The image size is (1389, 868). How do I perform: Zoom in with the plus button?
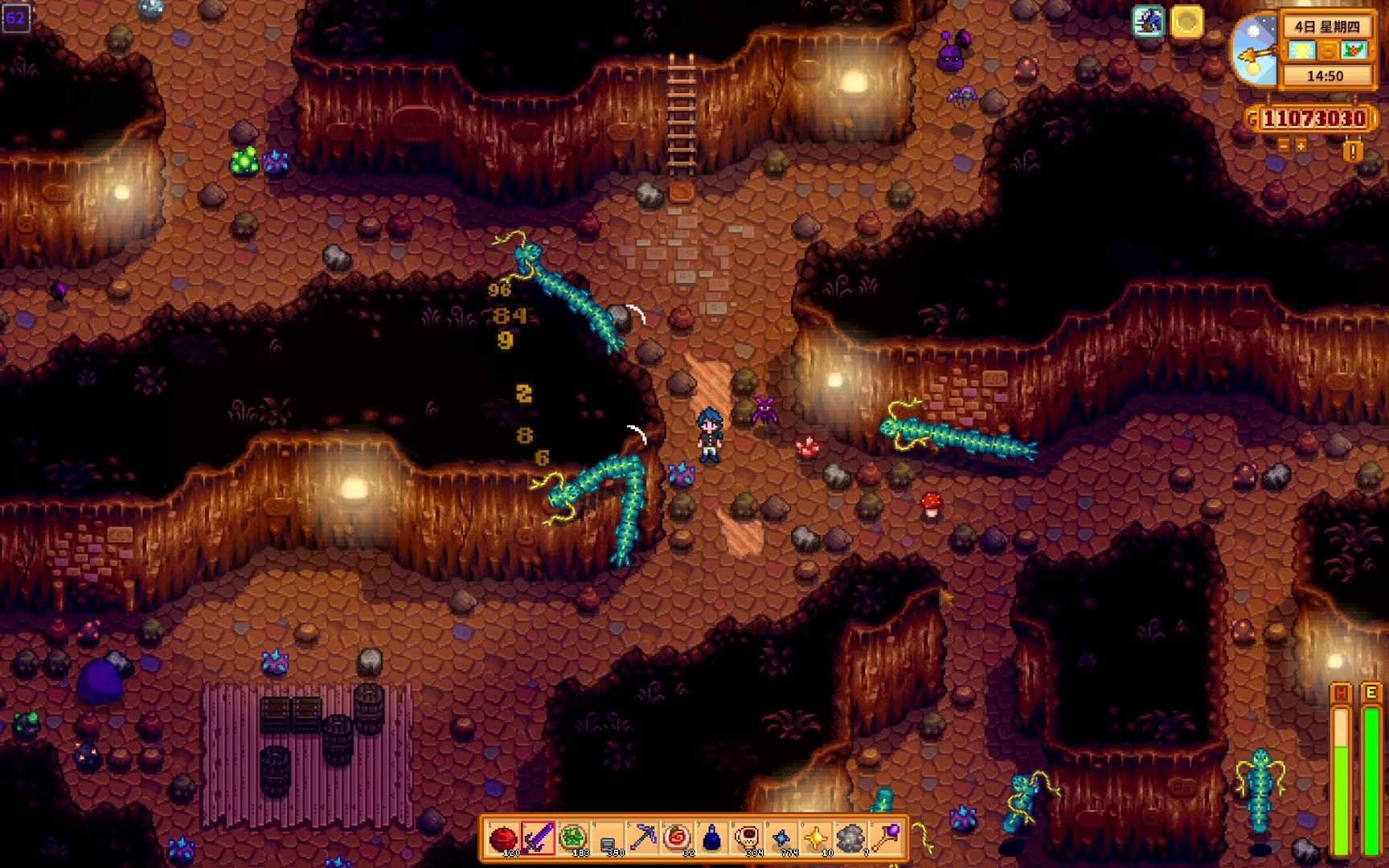coord(1301,145)
